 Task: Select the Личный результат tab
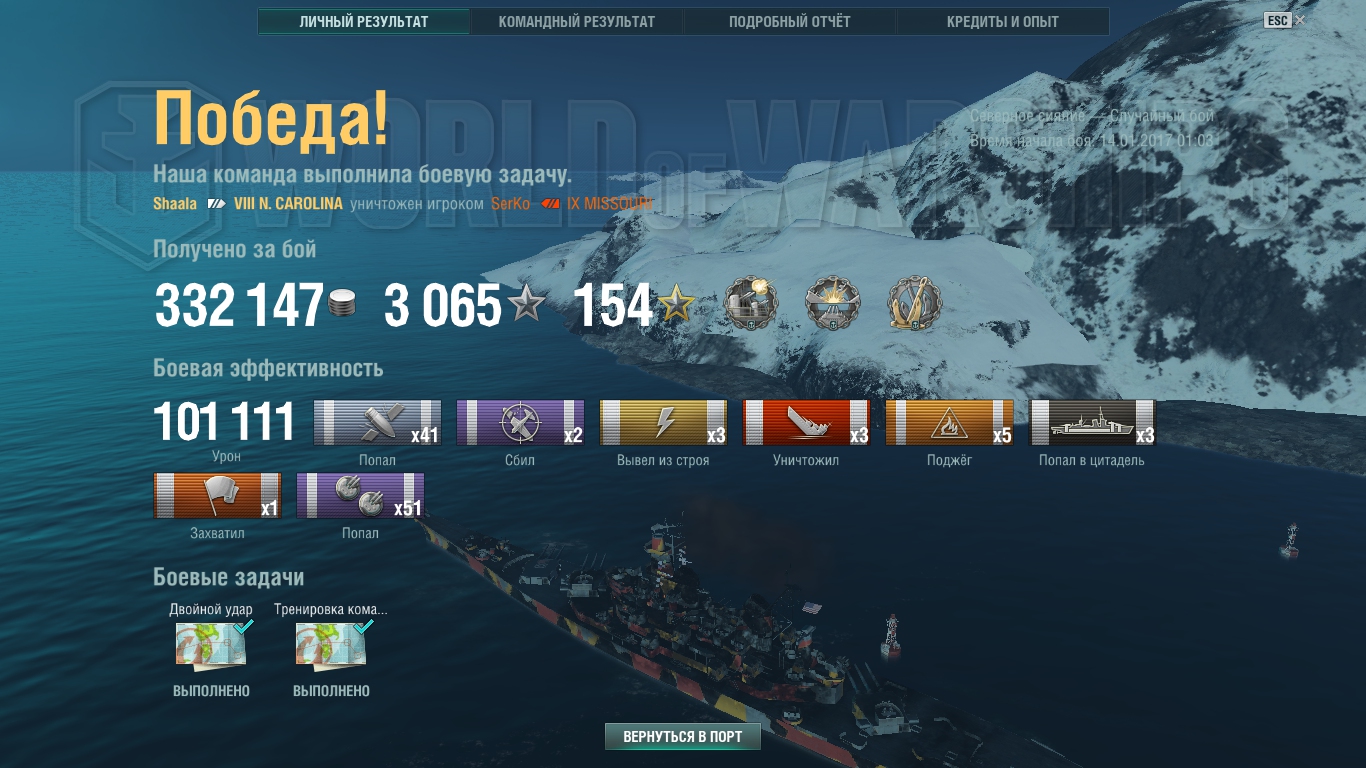(x=363, y=21)
